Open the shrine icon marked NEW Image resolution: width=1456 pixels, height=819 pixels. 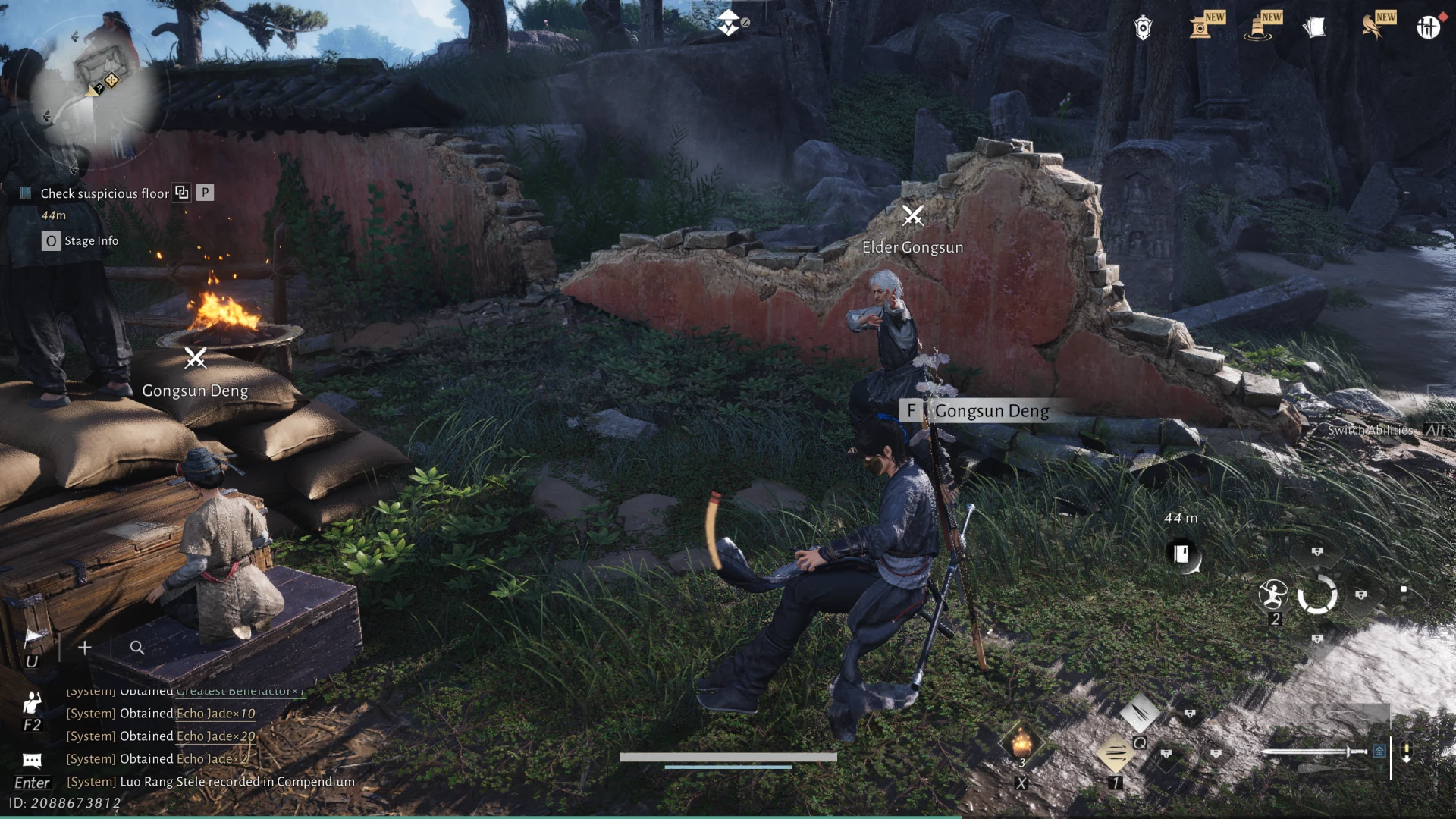click(1202, 27)
